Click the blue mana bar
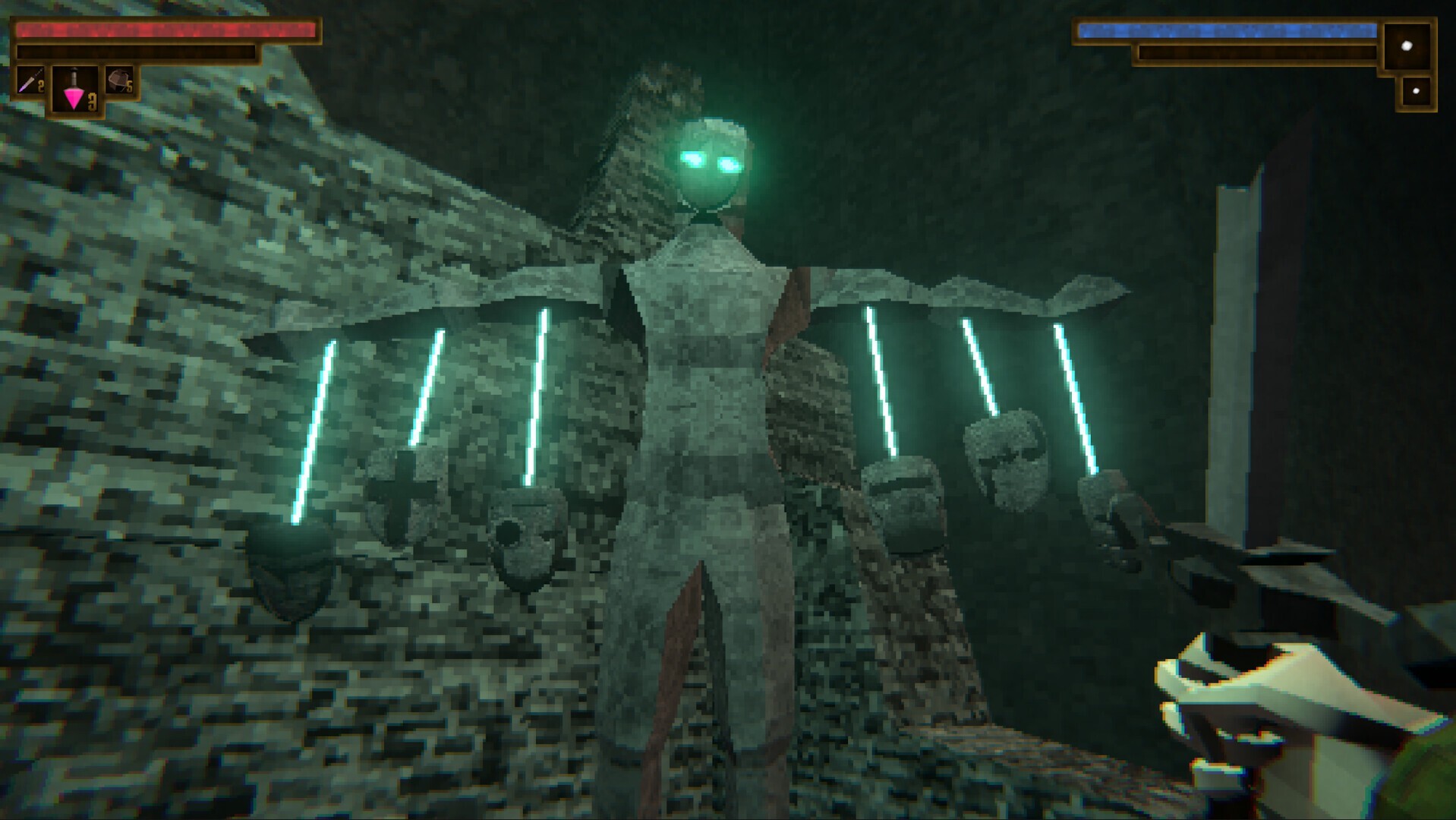This screenshot has height=820, width=1456. (1227, 30)
